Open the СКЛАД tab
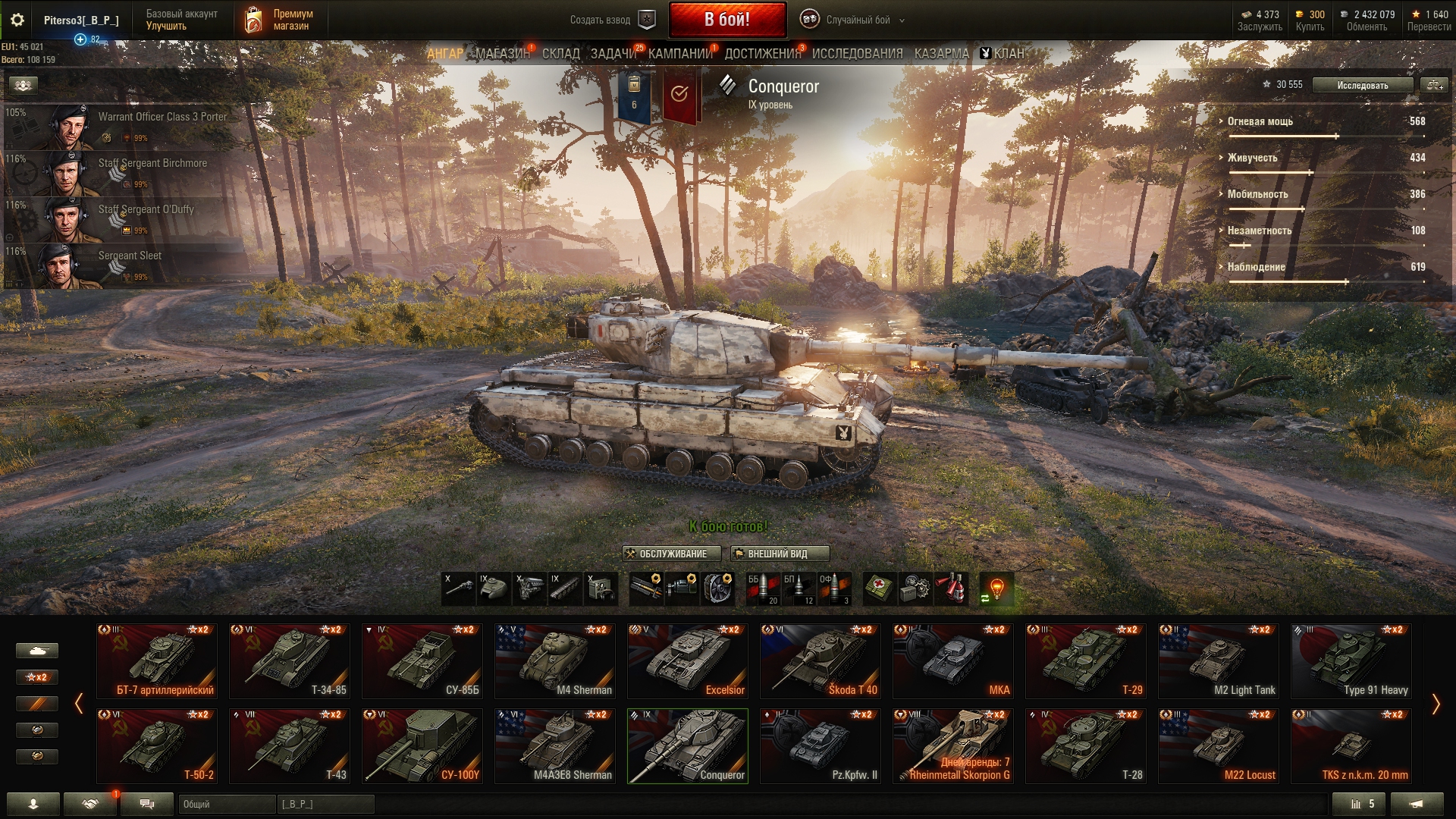 point(560,54)
